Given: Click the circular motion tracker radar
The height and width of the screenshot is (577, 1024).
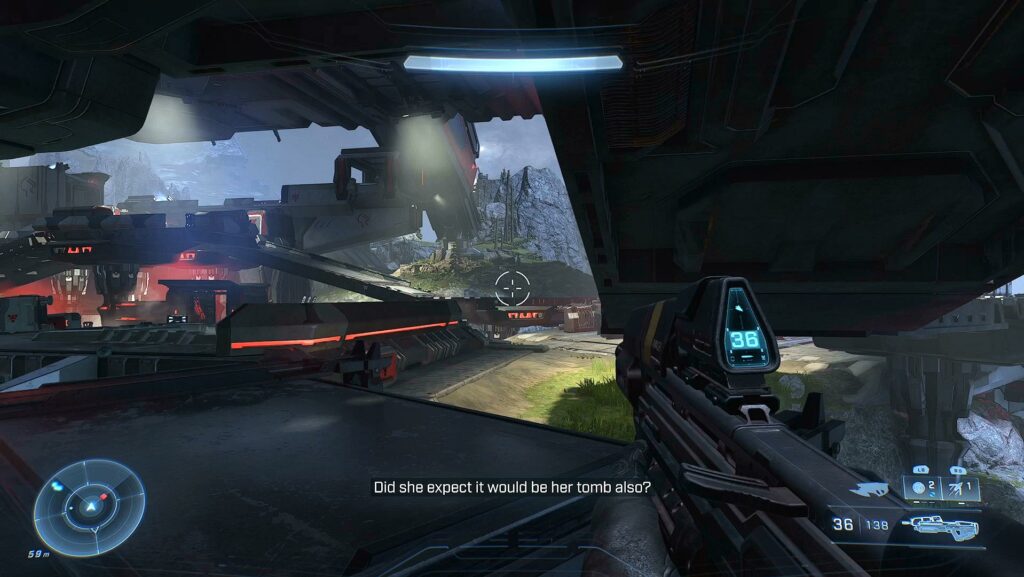Looking at the screenshot, I should [x=89, y=506].
